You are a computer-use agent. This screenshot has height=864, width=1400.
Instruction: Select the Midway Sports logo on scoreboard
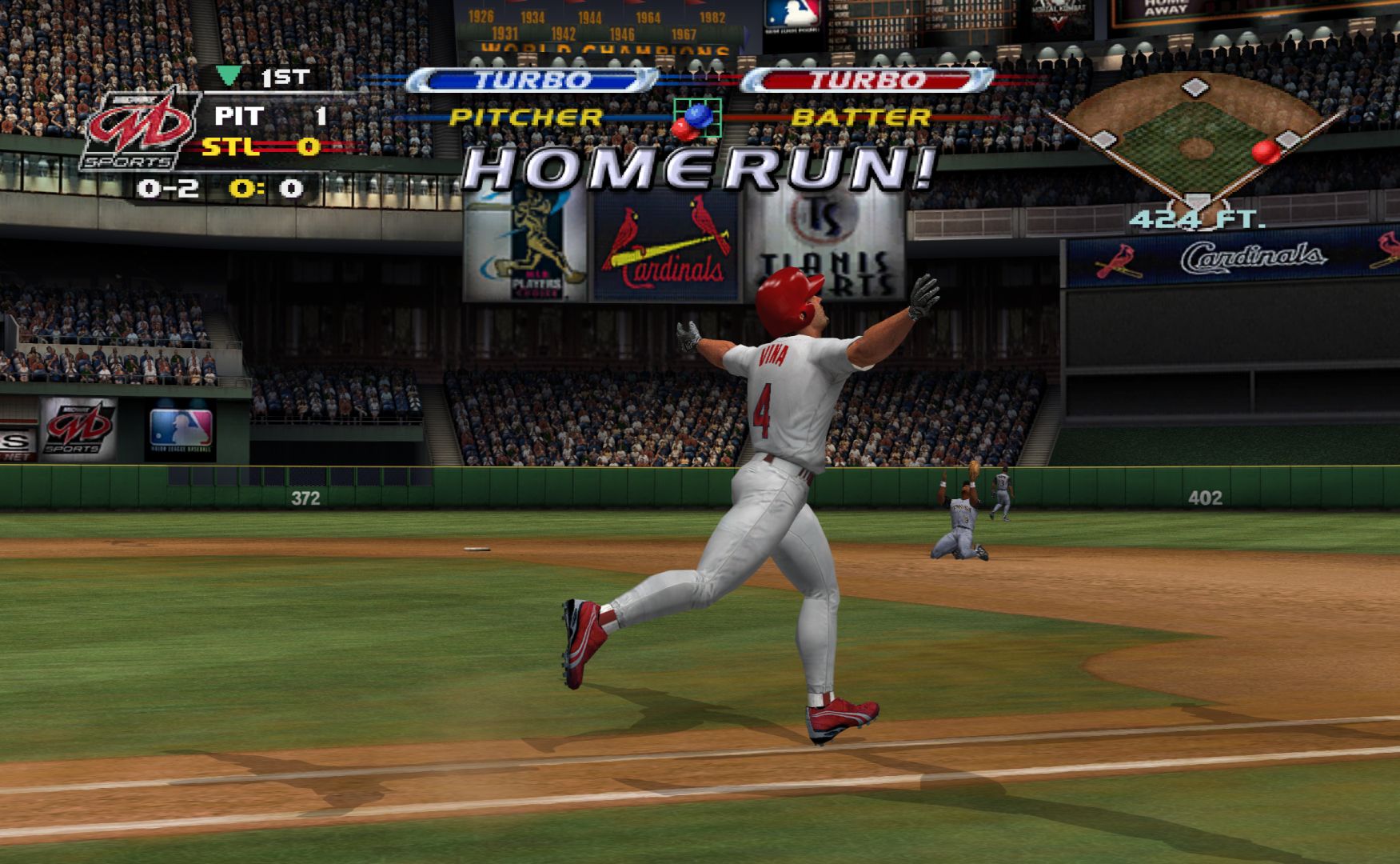(138, 129)
